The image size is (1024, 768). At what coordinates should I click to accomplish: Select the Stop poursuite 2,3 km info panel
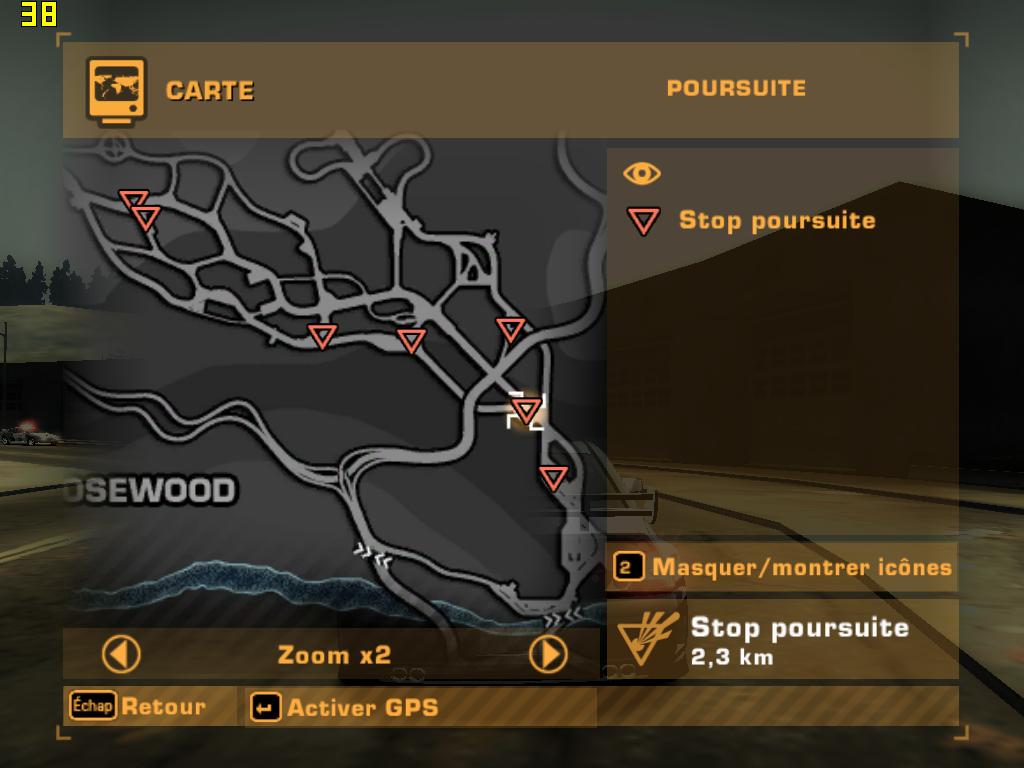click(782, 640)
